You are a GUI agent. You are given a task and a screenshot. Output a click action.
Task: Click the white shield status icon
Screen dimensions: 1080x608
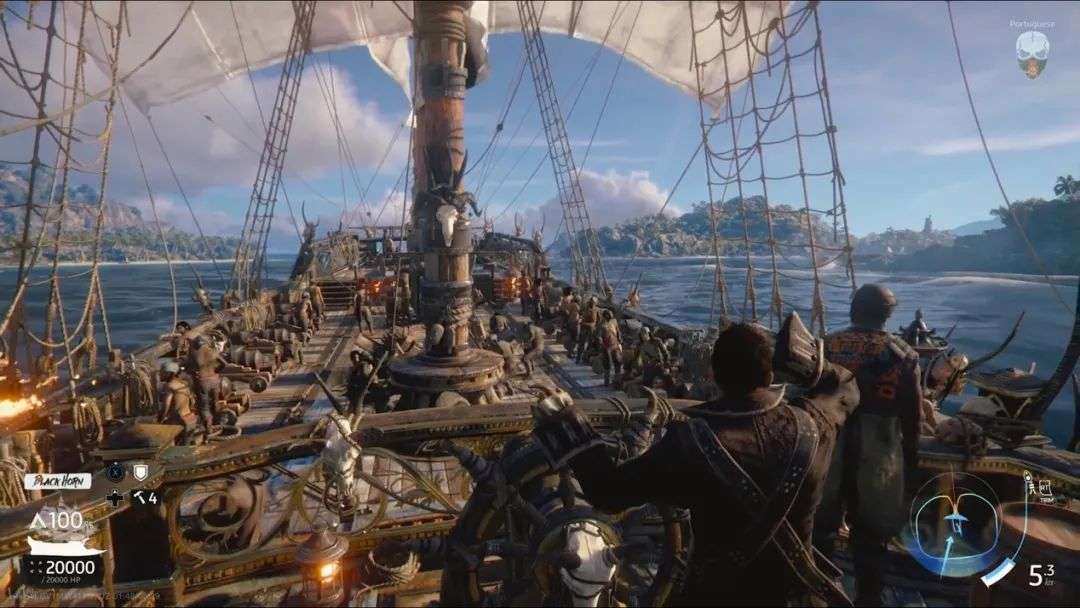coord(141,472)
